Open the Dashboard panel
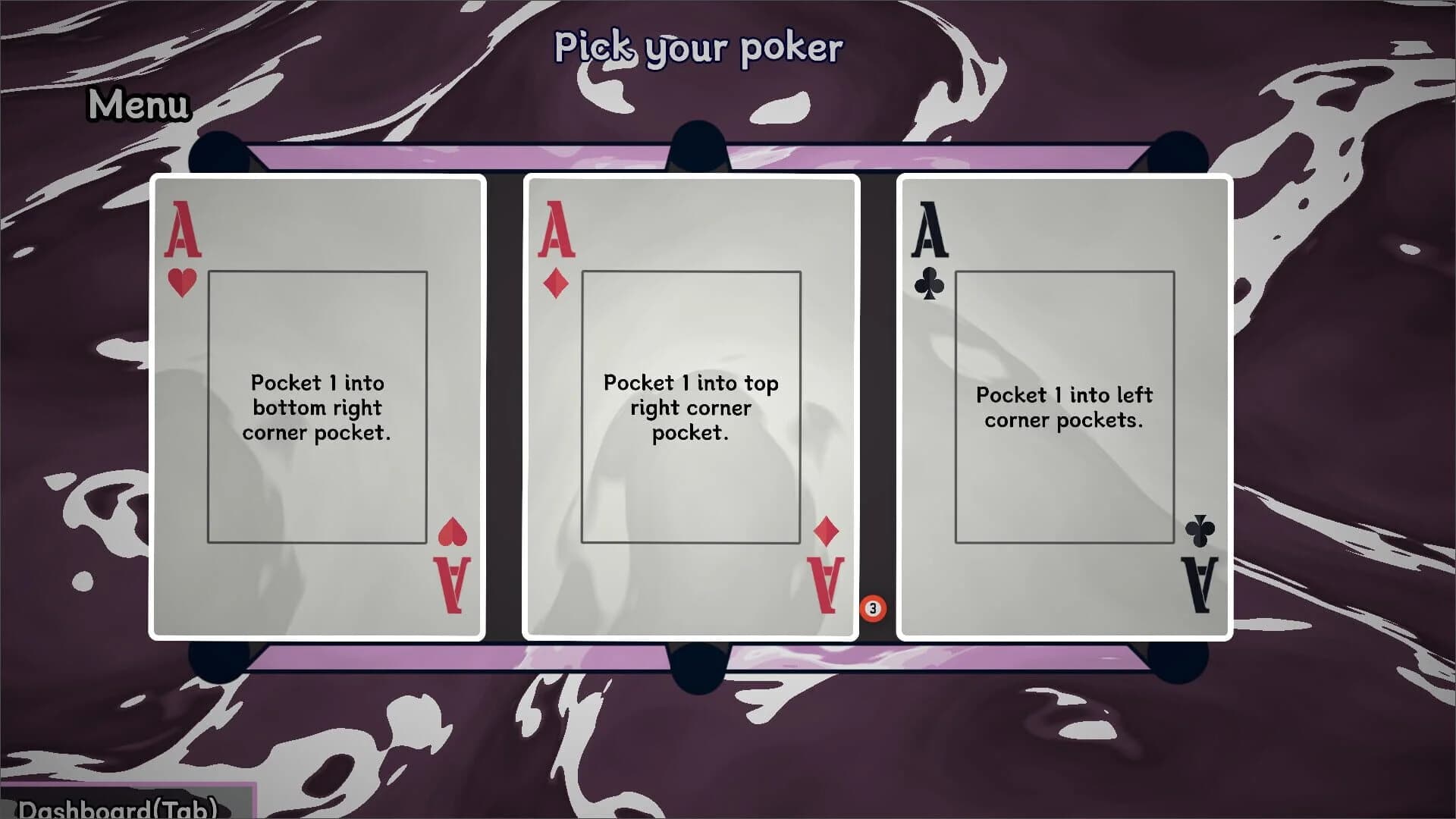This screenshot has height=819, width=1456. click(118, 807)
